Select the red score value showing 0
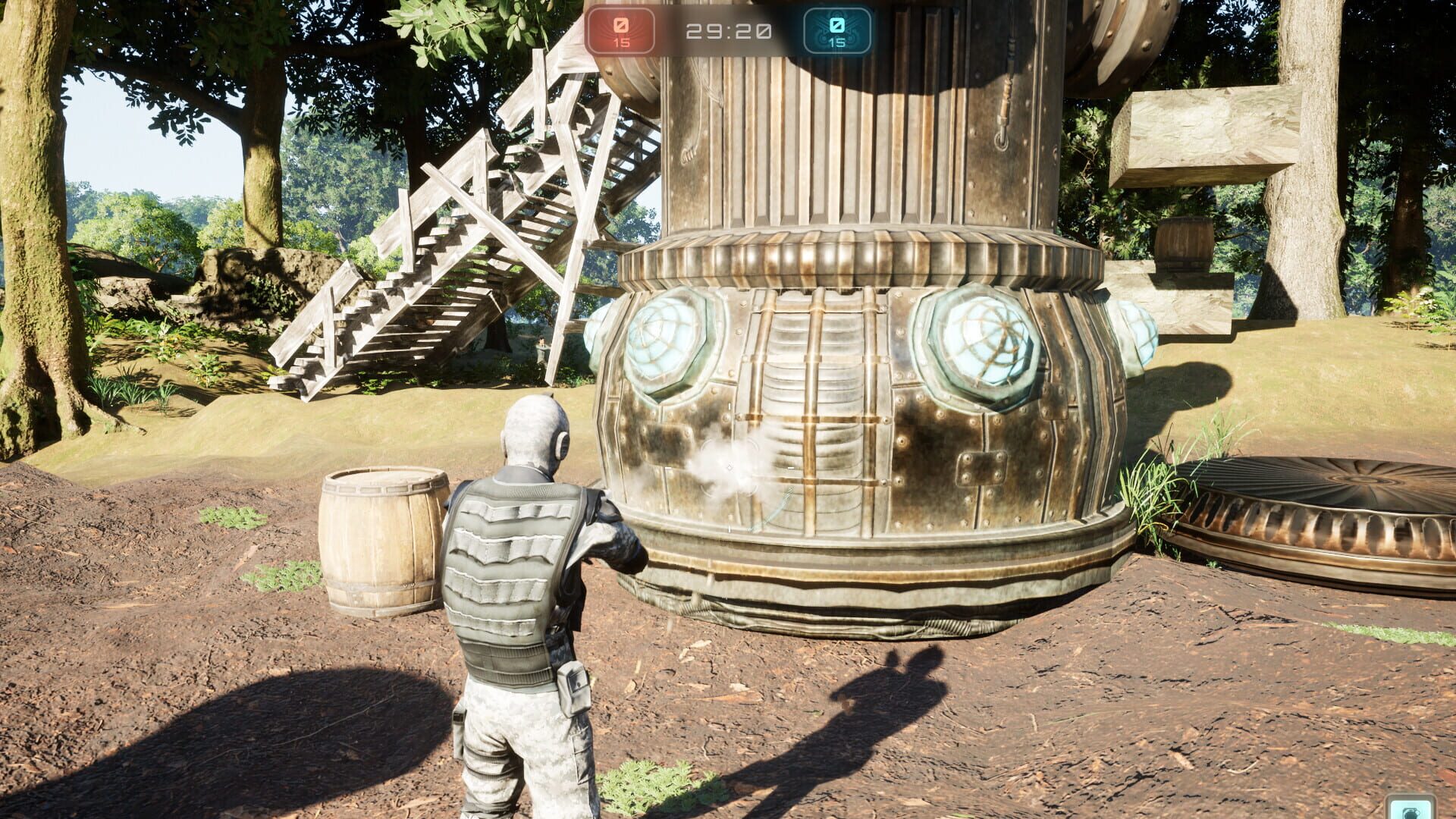This screenshot has height=819, width=1456. click(622, 24)
